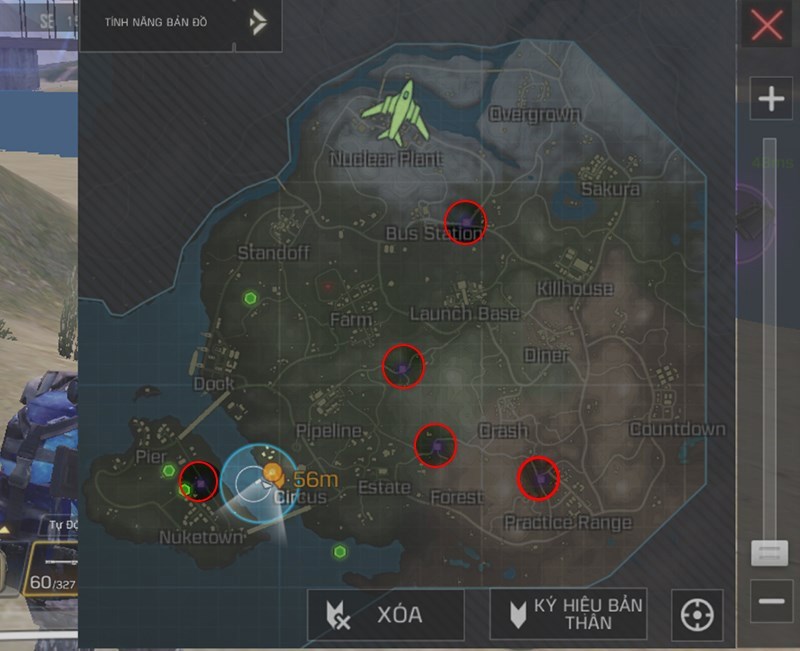
Task: Zoom out the map with minus button
Action: pos(771,601)
